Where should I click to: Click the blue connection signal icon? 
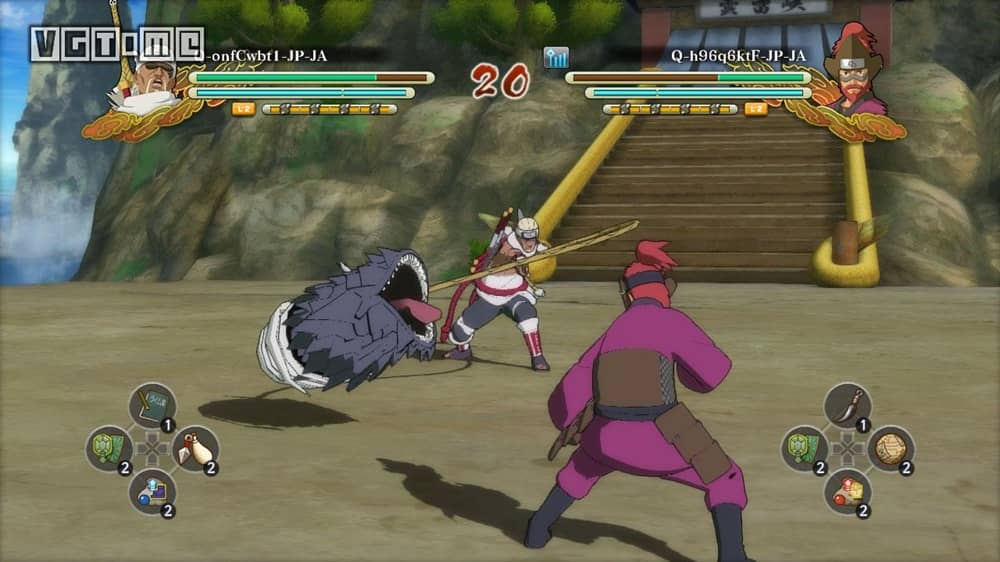coord(556,57)
